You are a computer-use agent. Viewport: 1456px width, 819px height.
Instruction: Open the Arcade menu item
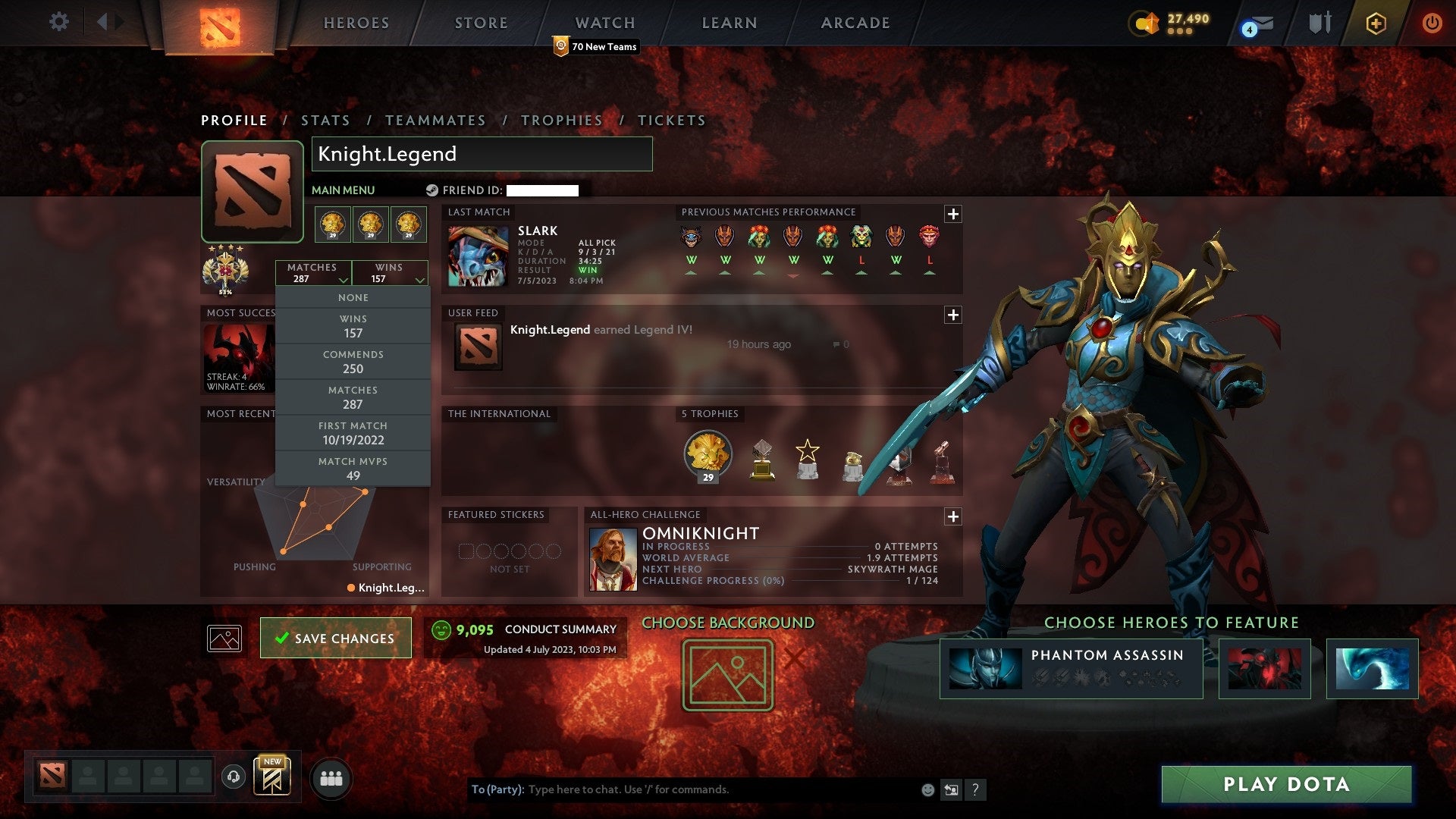pyautogui.click(x=854, y=23)
